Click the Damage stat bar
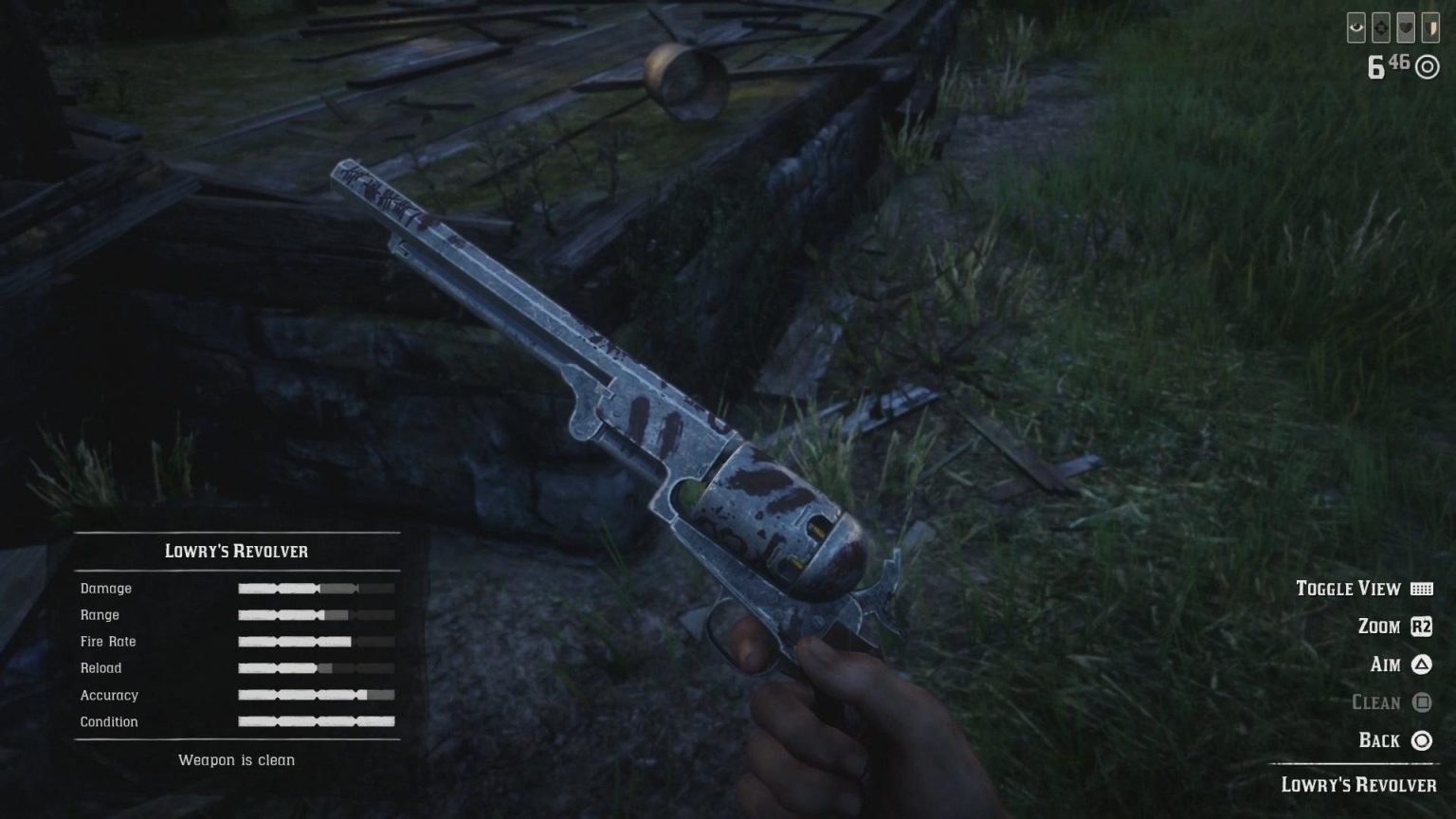 tap(316, 588)
